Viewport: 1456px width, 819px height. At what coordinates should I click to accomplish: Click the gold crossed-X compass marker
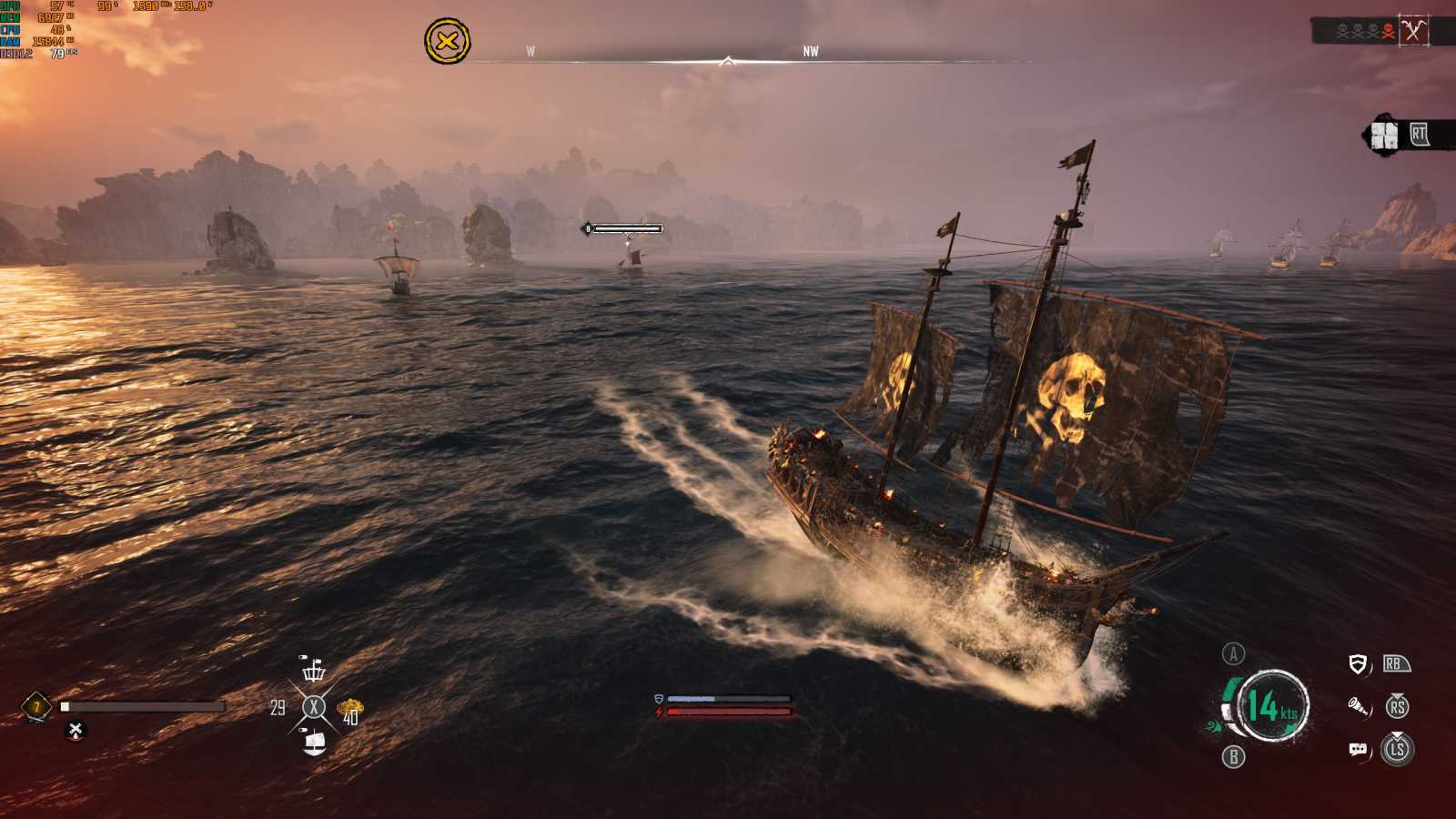point(447,41)
